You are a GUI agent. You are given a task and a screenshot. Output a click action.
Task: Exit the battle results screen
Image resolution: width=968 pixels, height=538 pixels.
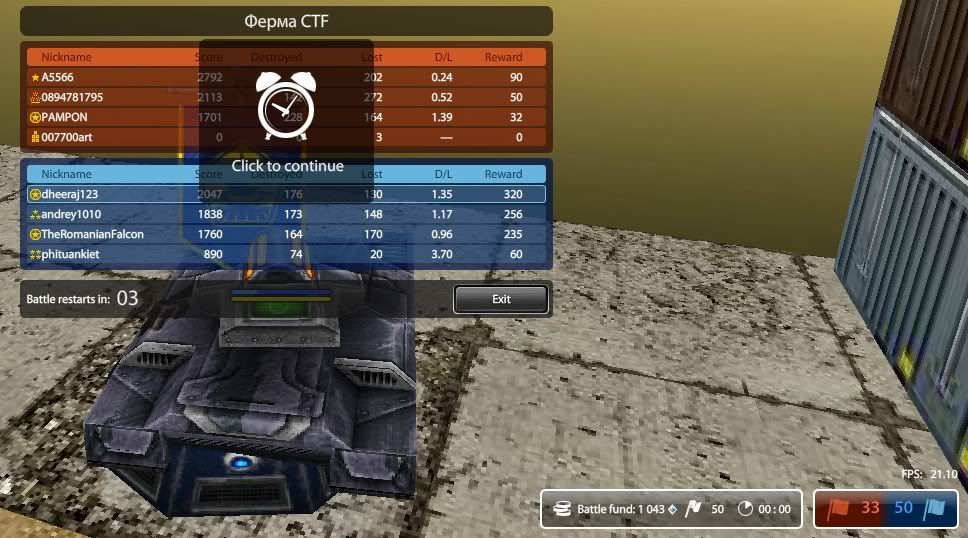point(500,299)
